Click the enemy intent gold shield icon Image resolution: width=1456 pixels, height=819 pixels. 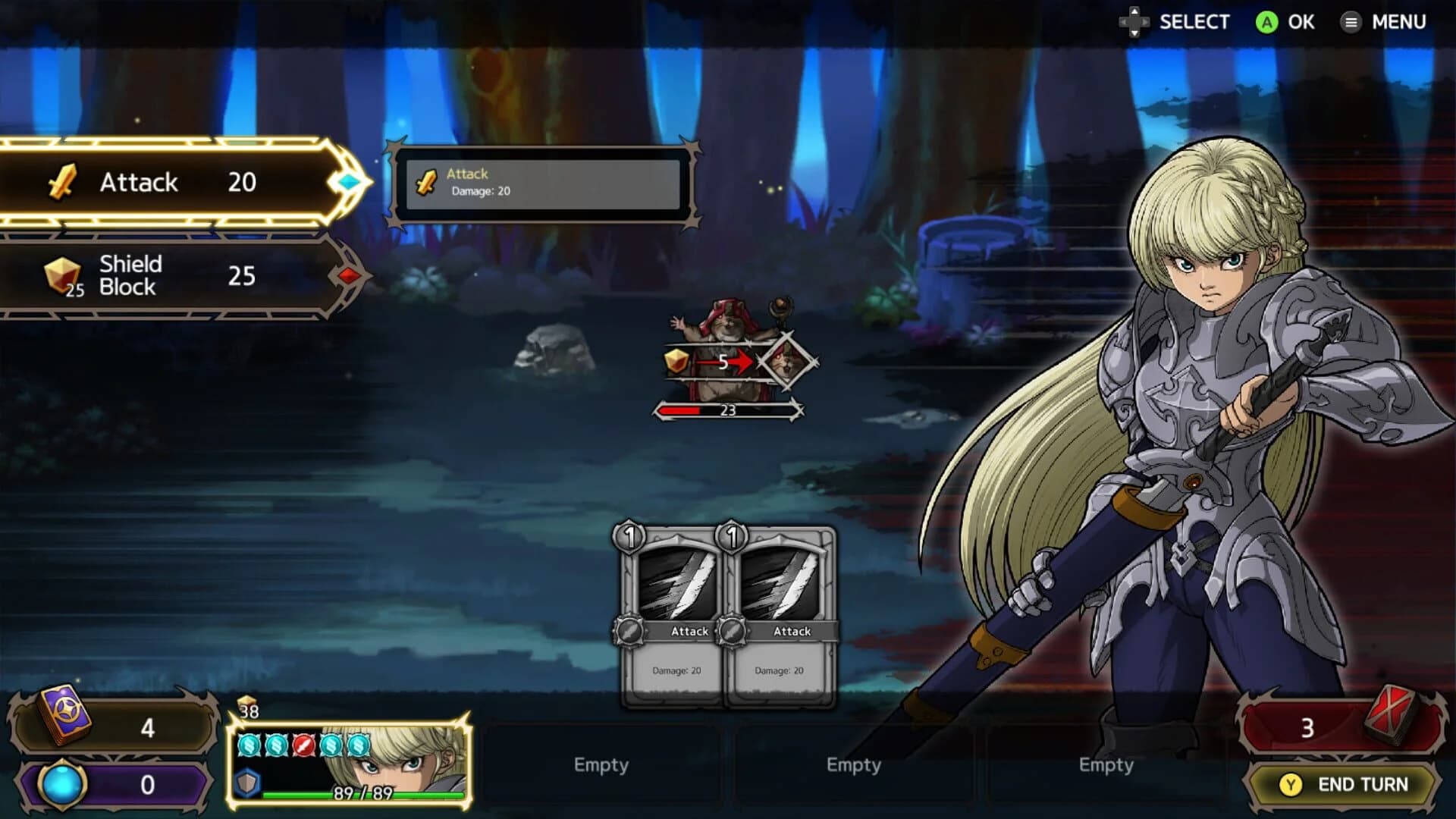674,362
